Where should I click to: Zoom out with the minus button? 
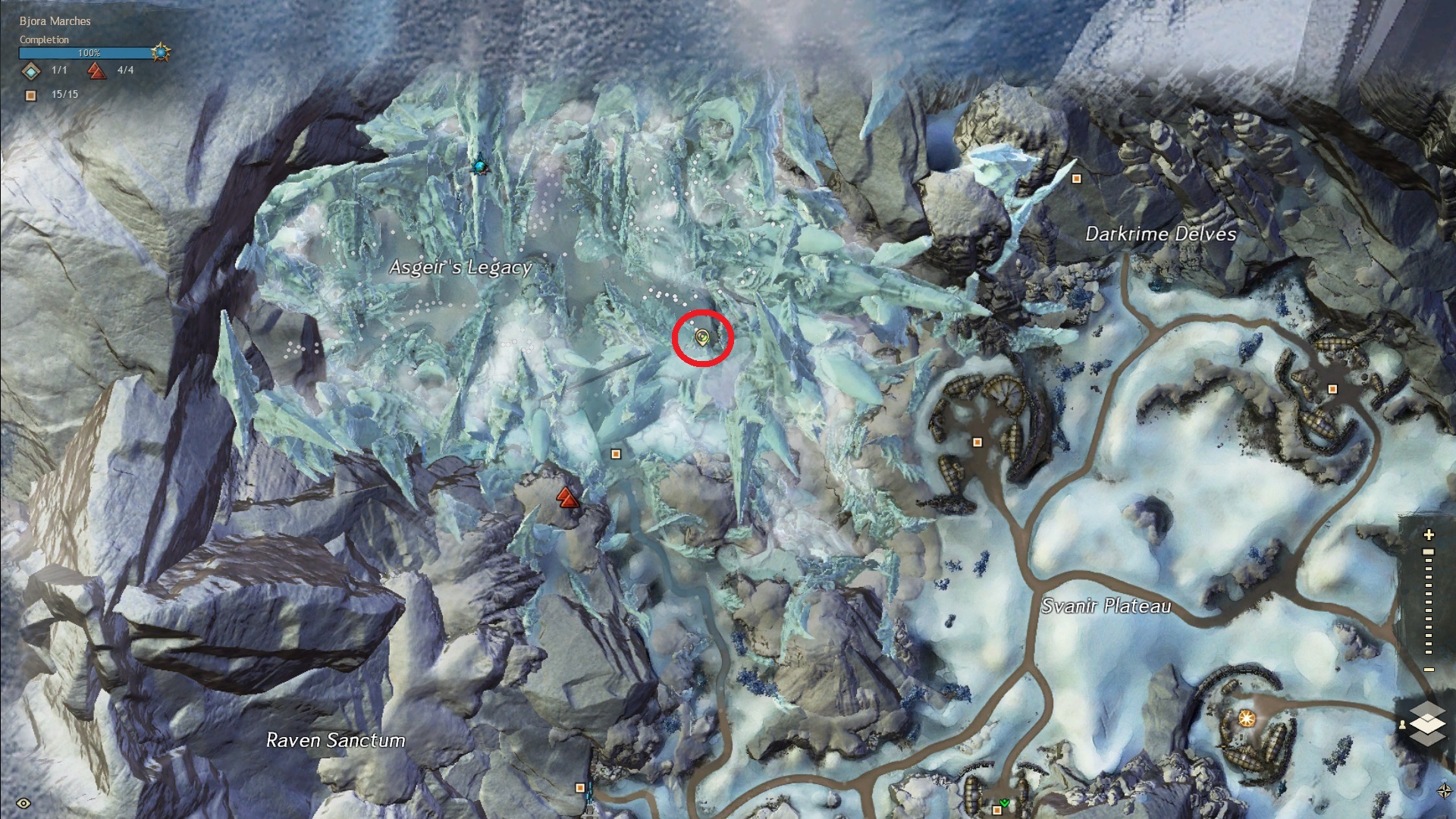(x=1429, y=670)
